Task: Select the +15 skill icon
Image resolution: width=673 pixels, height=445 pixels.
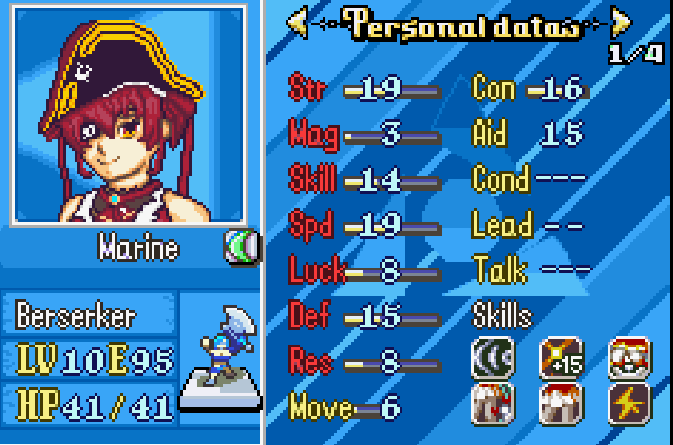Action: point(561,358)
